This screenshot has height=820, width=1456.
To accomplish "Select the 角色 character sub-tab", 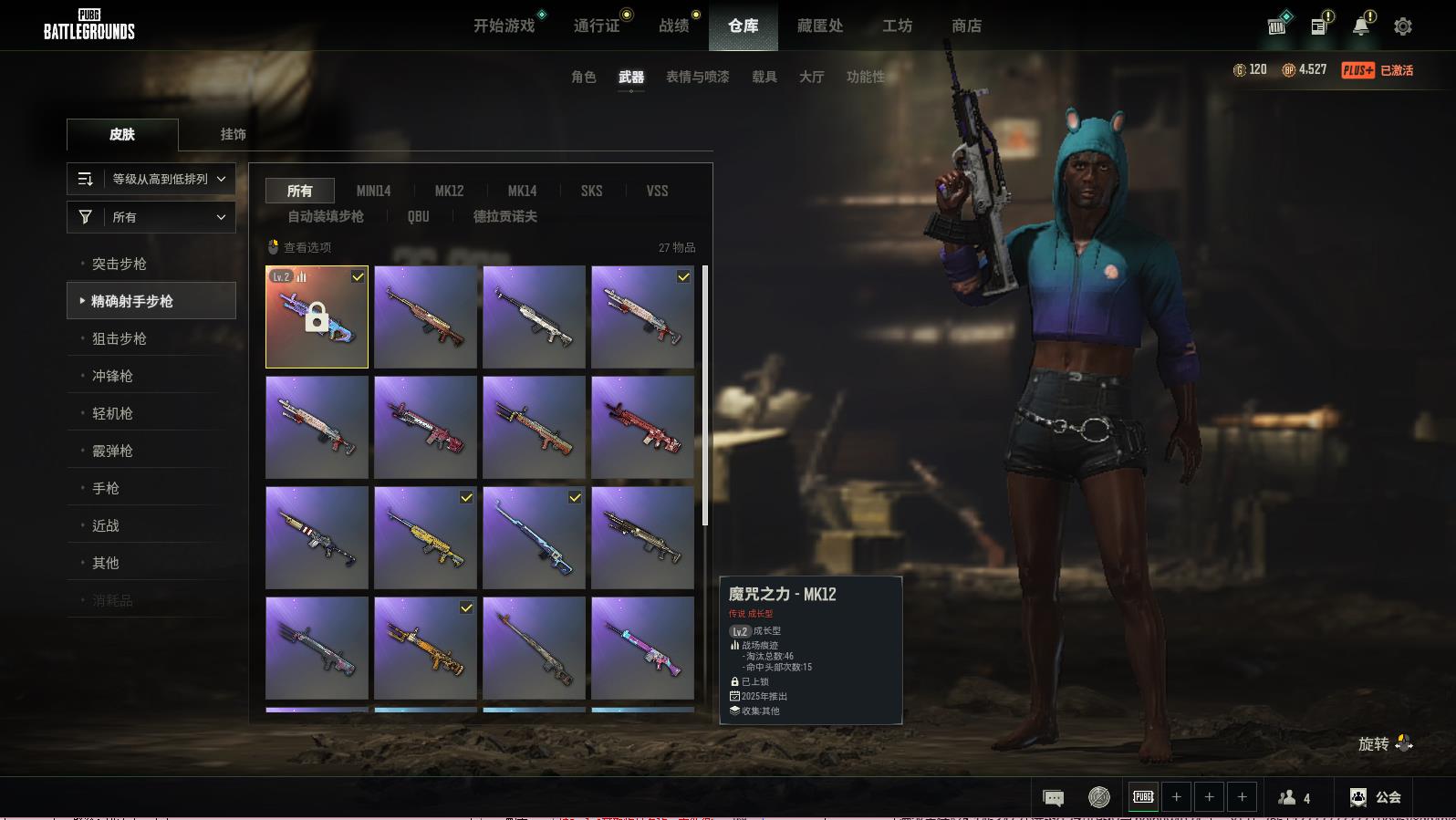I will pyautogui.click(x=584, y=77).
